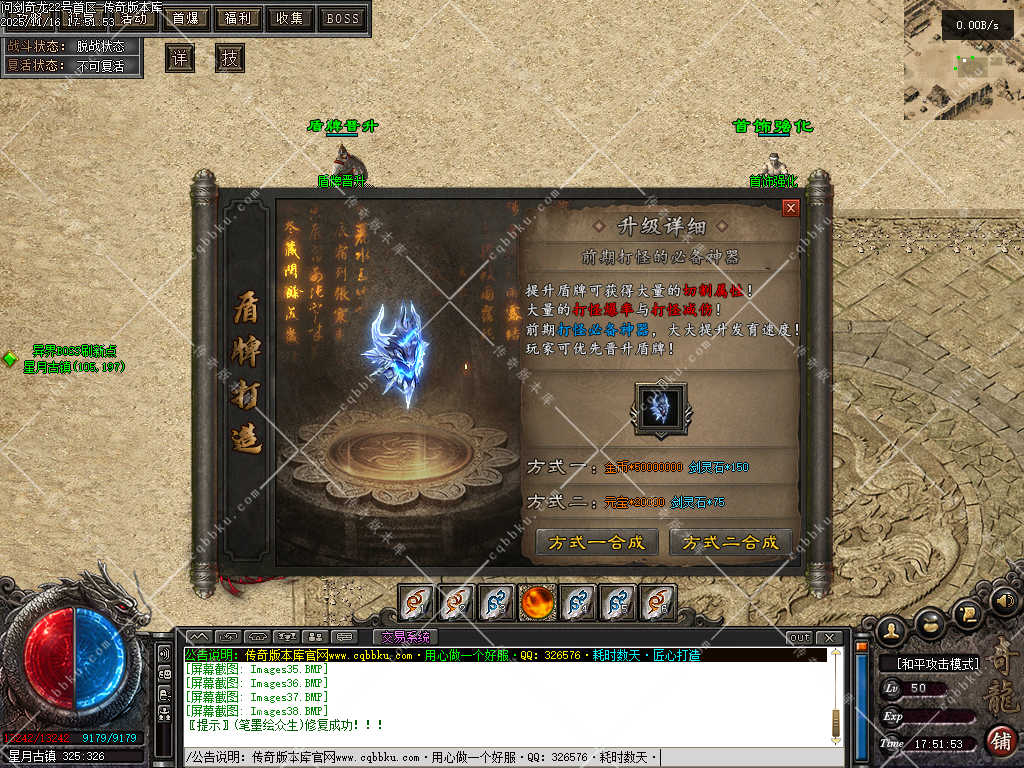The width and height of the screenshot is (1024, 768).
Task: Open the 收集 collection menu
Action: [x=290, y=18]
